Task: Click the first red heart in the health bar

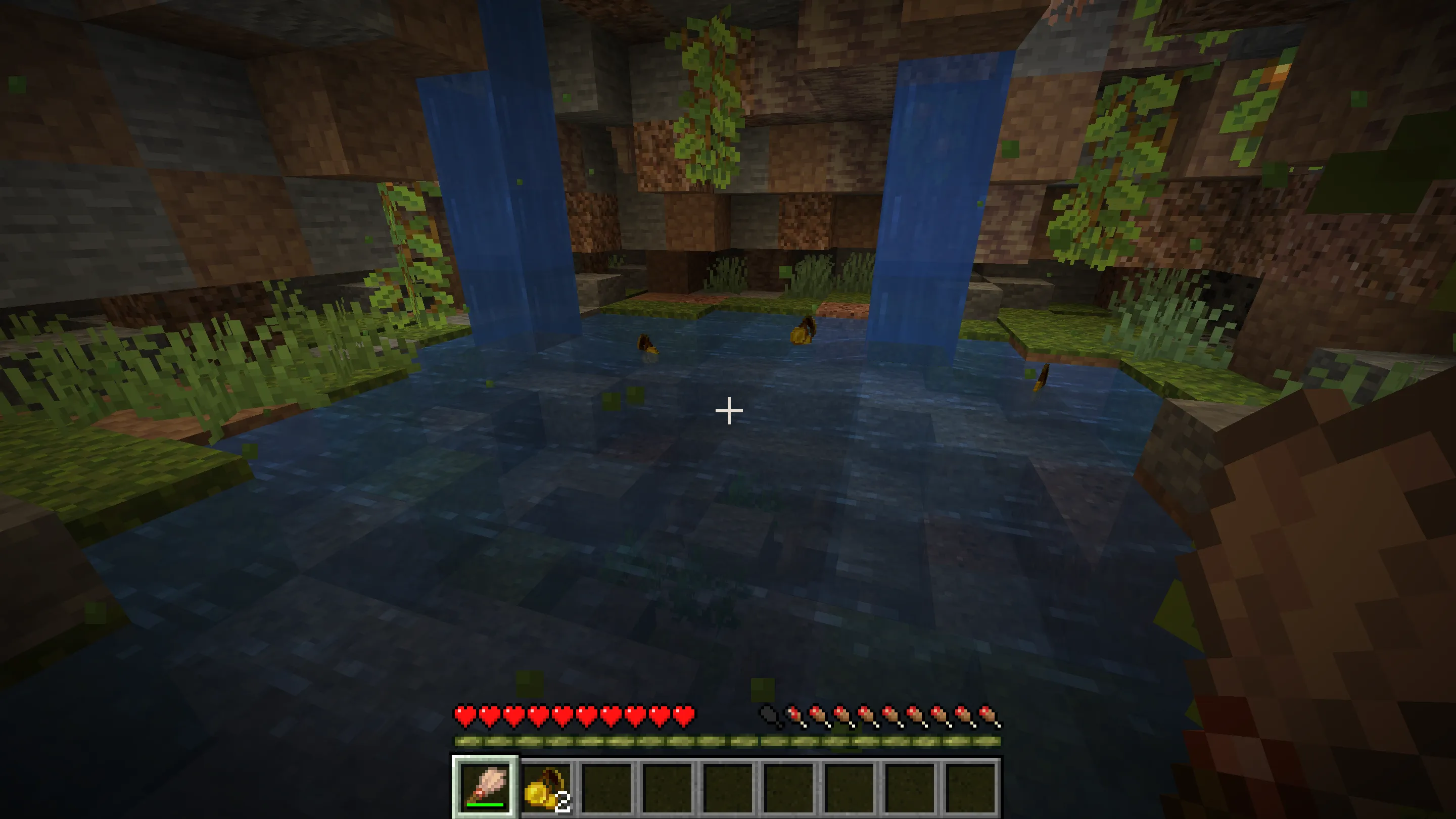Action: [465, 715]
